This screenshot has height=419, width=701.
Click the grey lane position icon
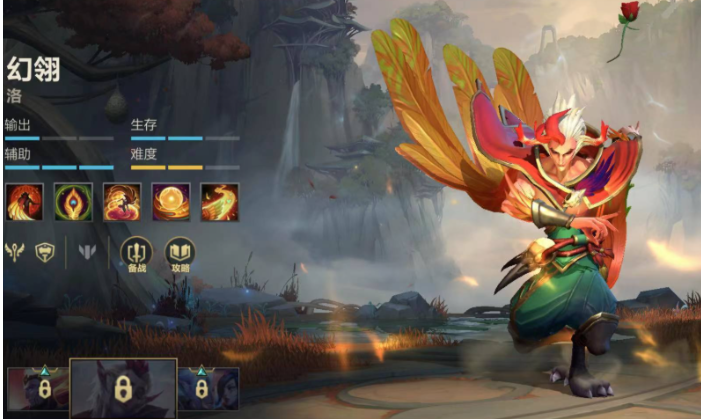[x=87, y=252]
